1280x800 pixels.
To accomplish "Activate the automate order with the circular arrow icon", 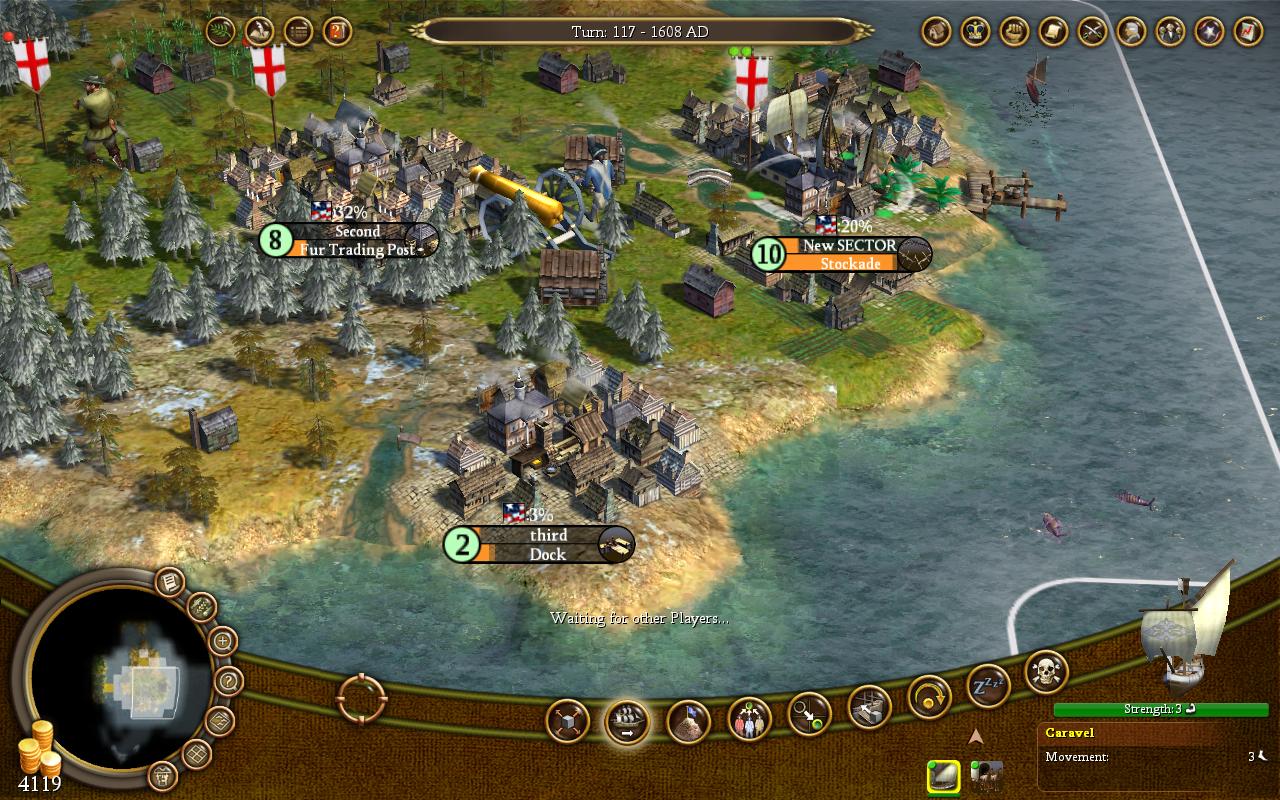I will pos(928,697).
